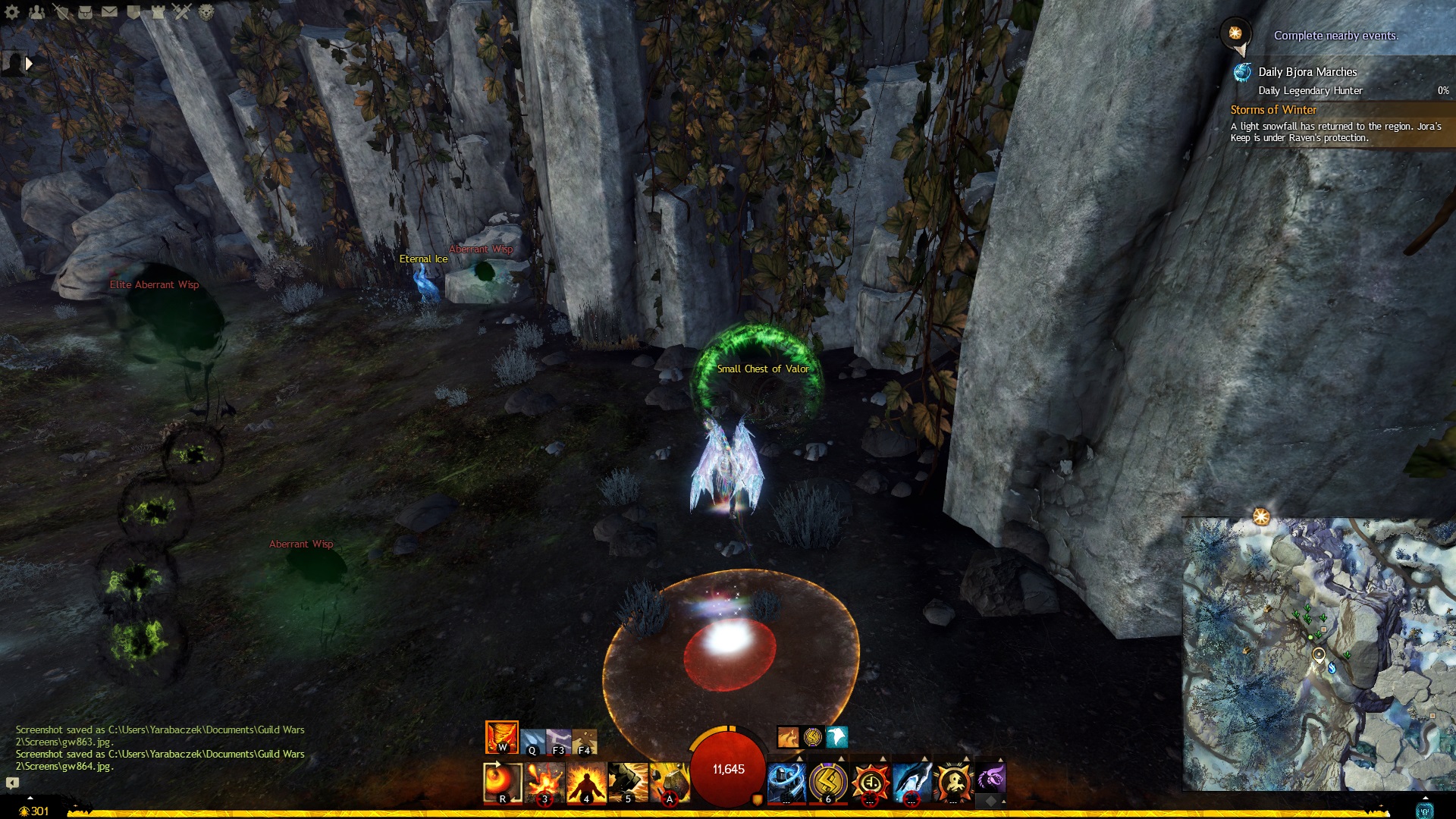Screen dimensions: 1456x819
Task: Open the mail envelope icon
Action: point(109,11)
